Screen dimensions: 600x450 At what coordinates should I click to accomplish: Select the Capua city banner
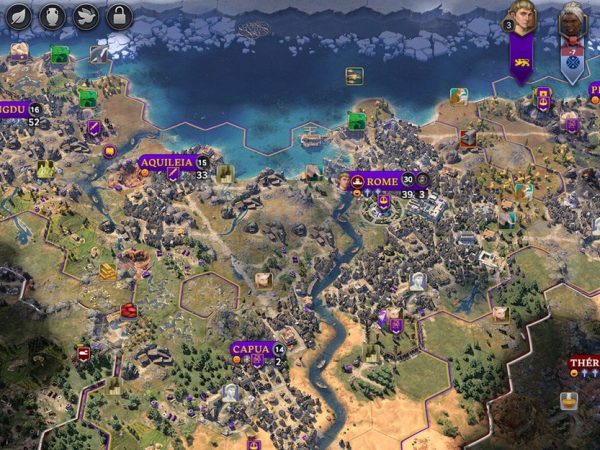pos(250,349)
